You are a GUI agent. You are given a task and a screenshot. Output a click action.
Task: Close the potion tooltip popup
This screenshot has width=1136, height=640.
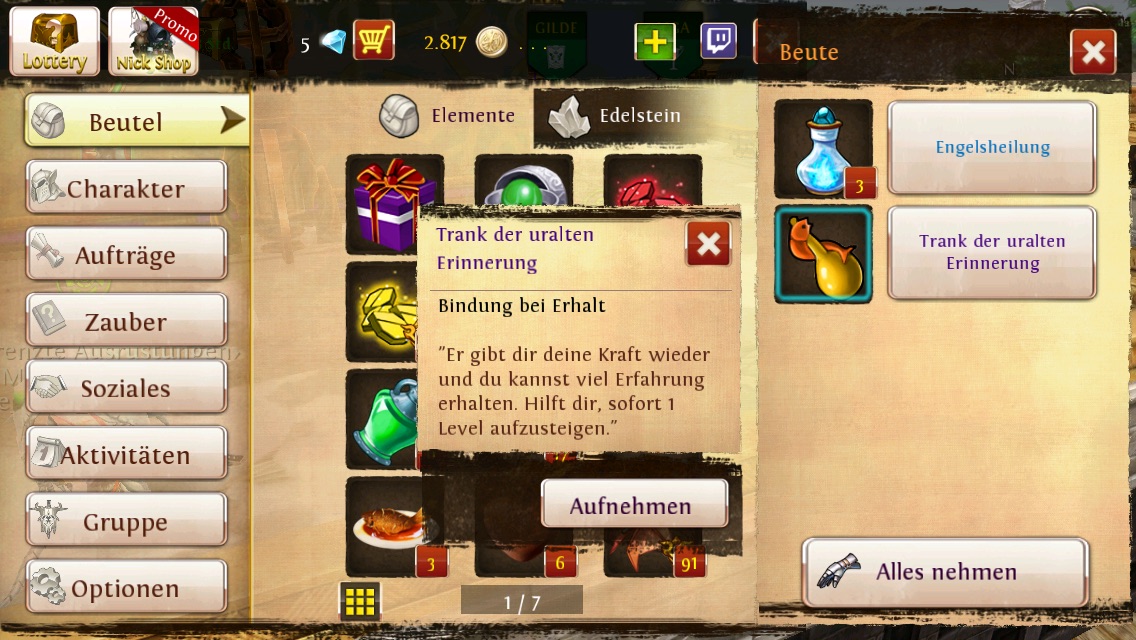pos(708,244)
